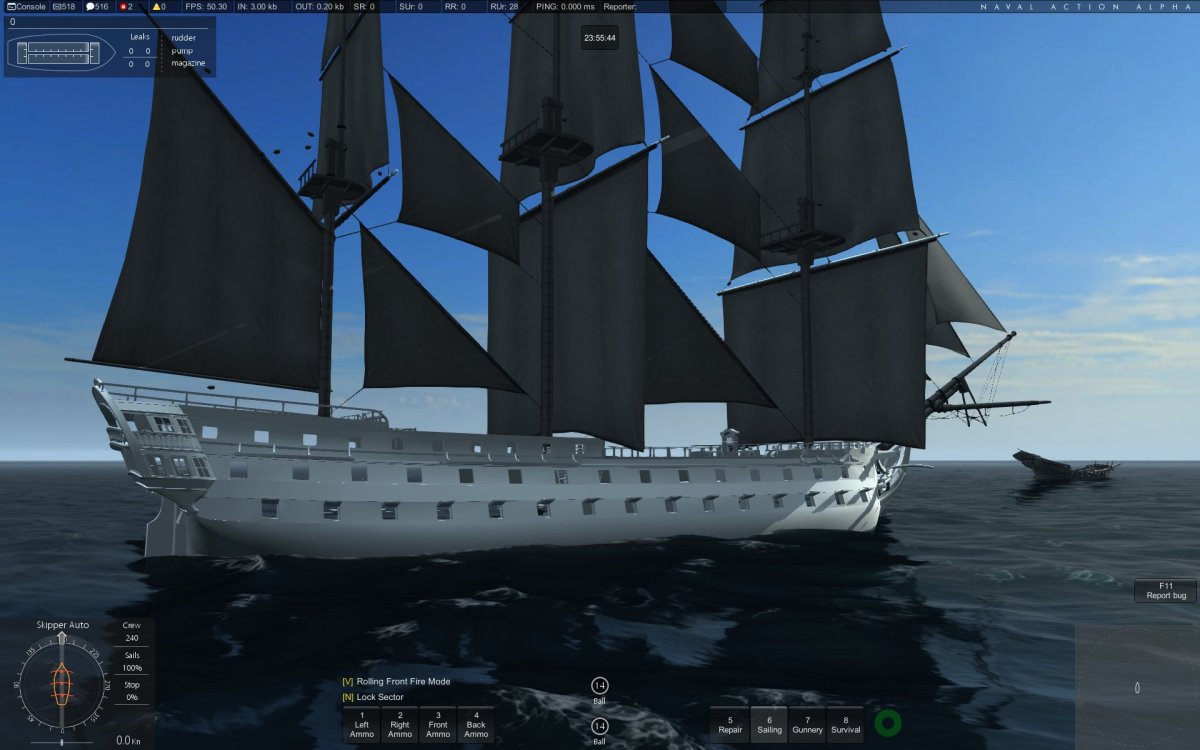
Task: Choose Back Ammo
Action: click(x=476, y=725)
